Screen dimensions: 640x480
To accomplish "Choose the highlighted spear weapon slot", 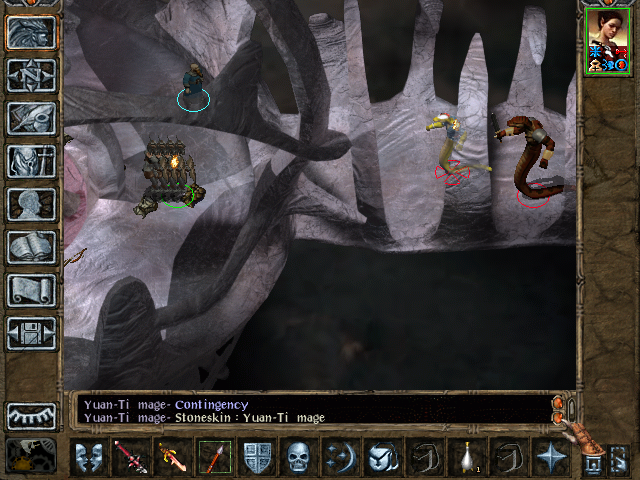I will pos(214,457).
